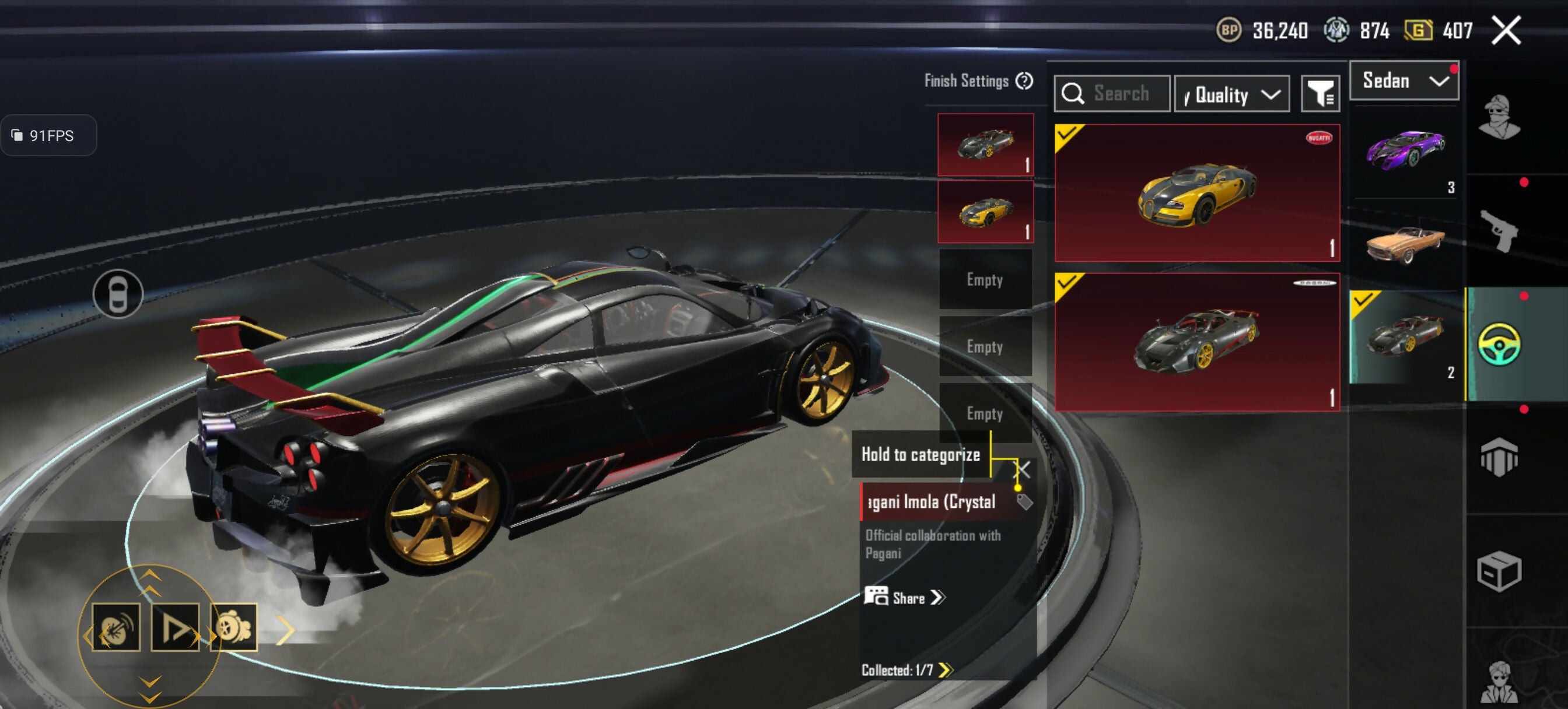
Task: Share the Pagani Imola skin
Action: pyautogui.click(x=905, y=598)
